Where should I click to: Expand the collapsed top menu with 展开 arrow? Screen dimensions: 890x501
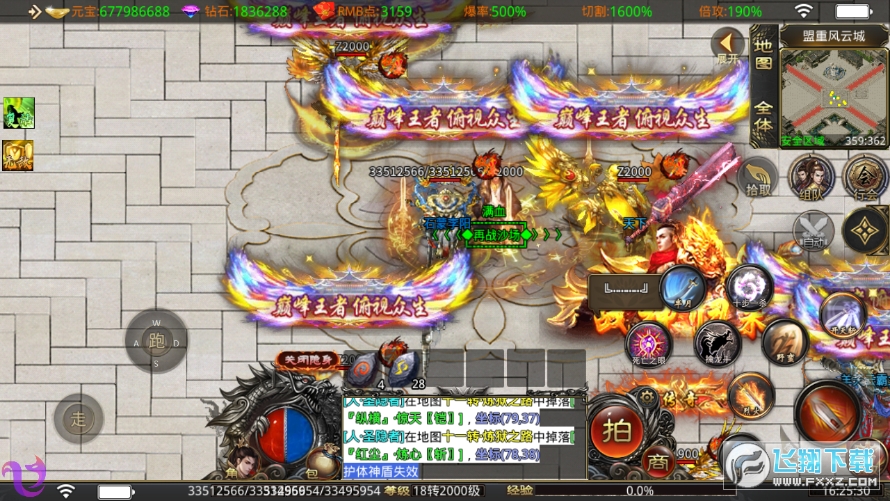coord(728,45)
